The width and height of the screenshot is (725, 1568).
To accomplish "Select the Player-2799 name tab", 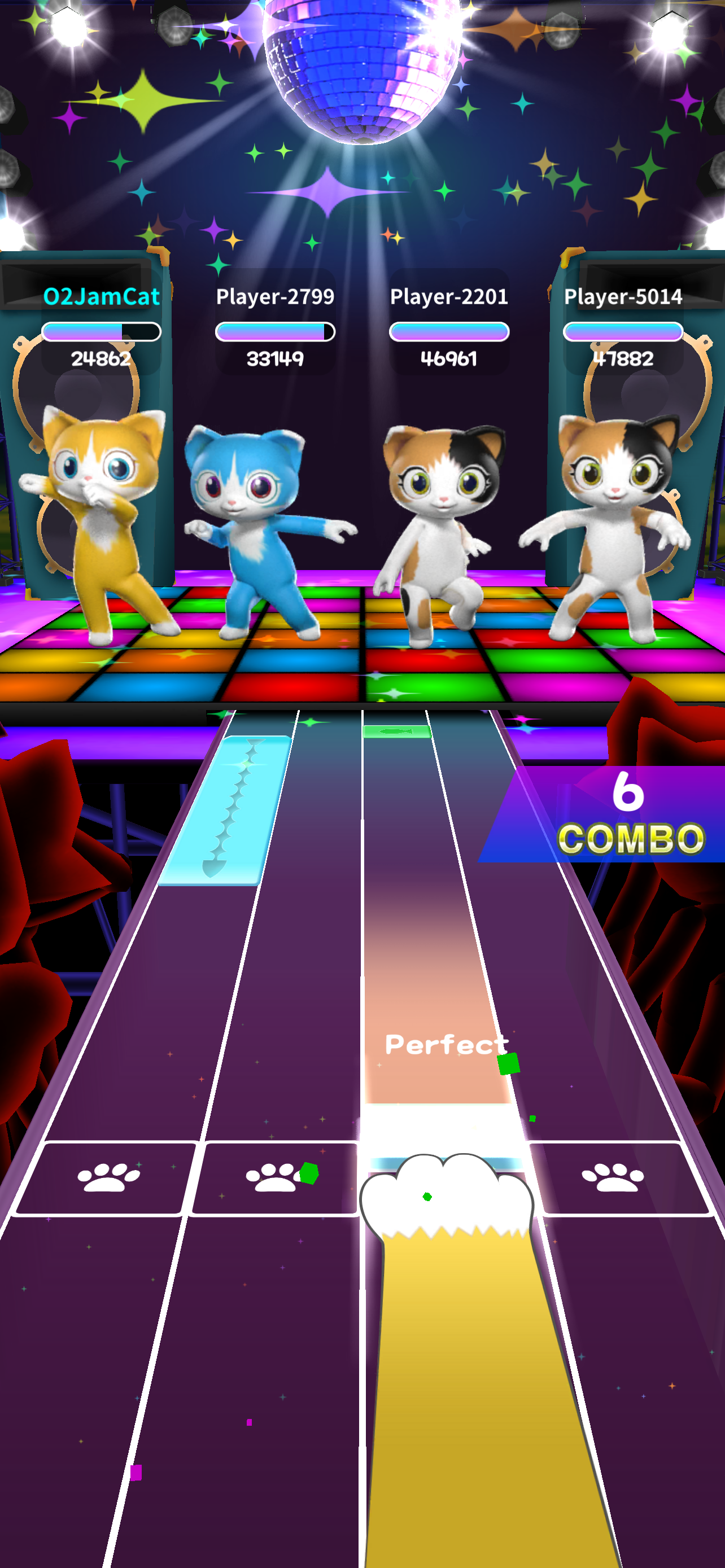I will coord(275,296).
